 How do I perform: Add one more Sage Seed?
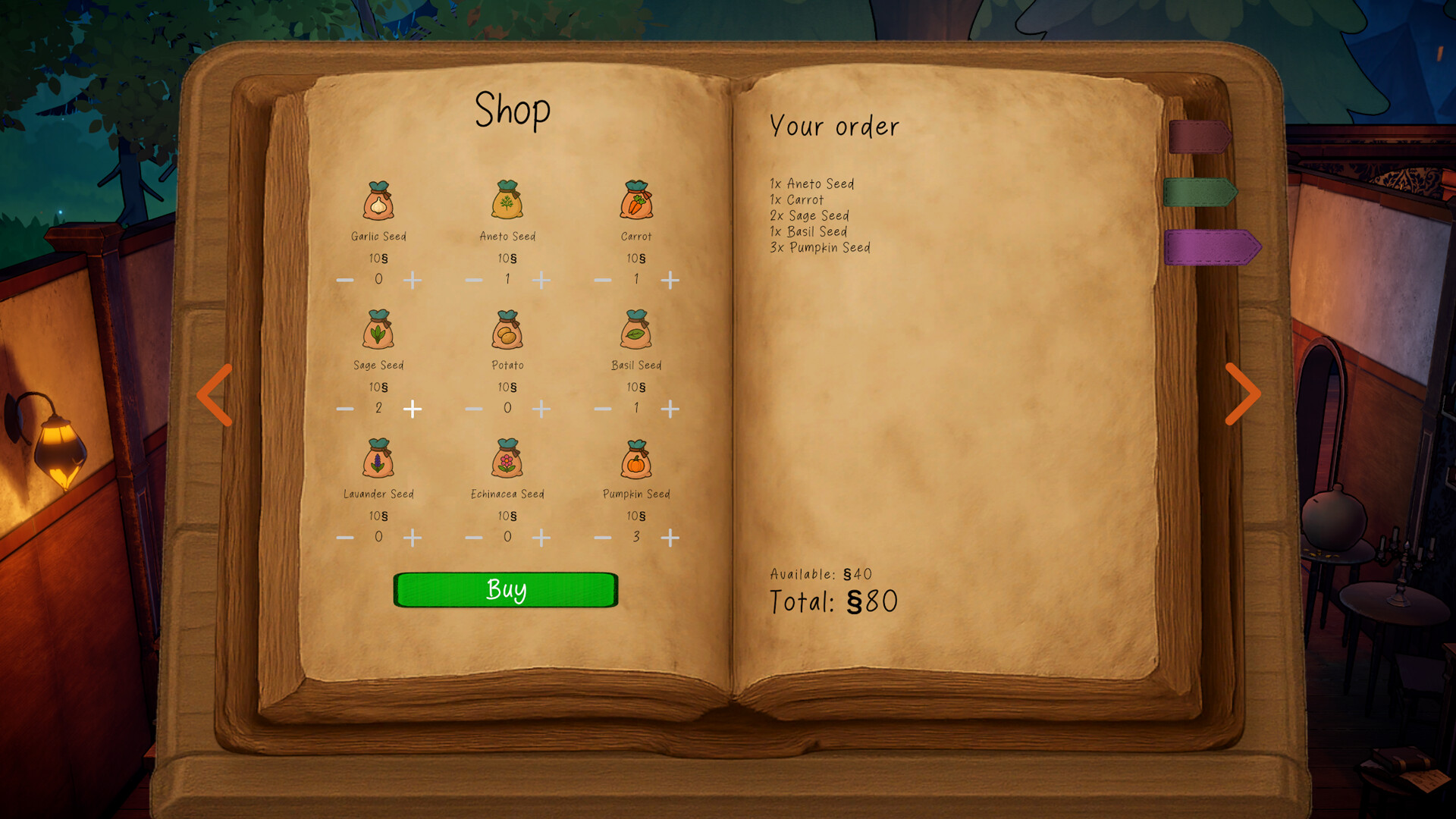pos(413,409)
